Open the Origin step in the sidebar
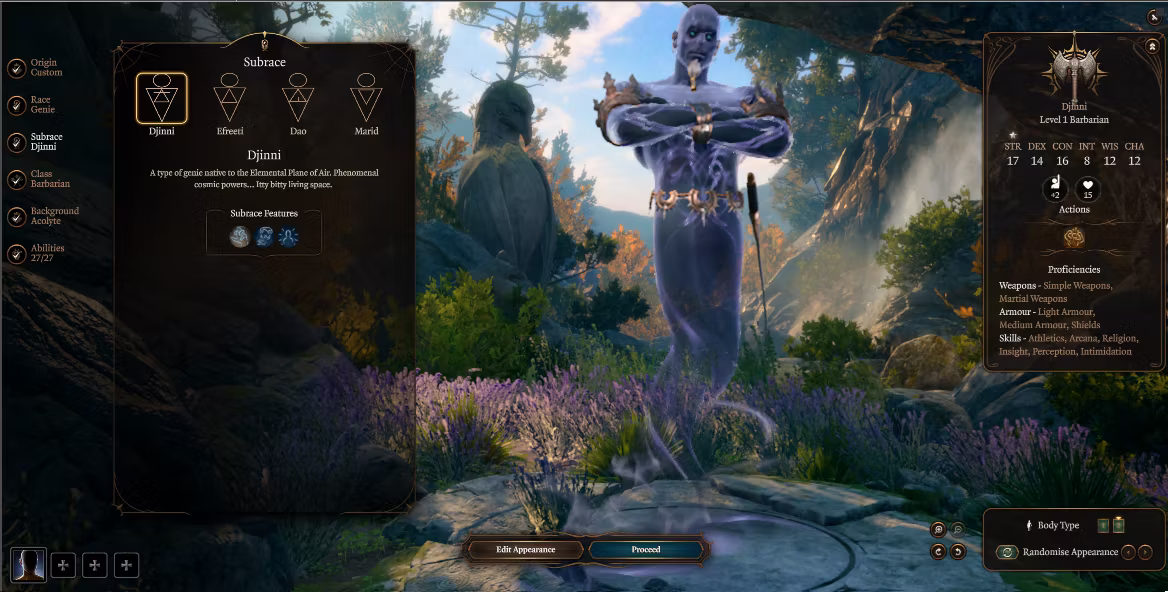The image size is (1168, 592). [x=17, y=68]
